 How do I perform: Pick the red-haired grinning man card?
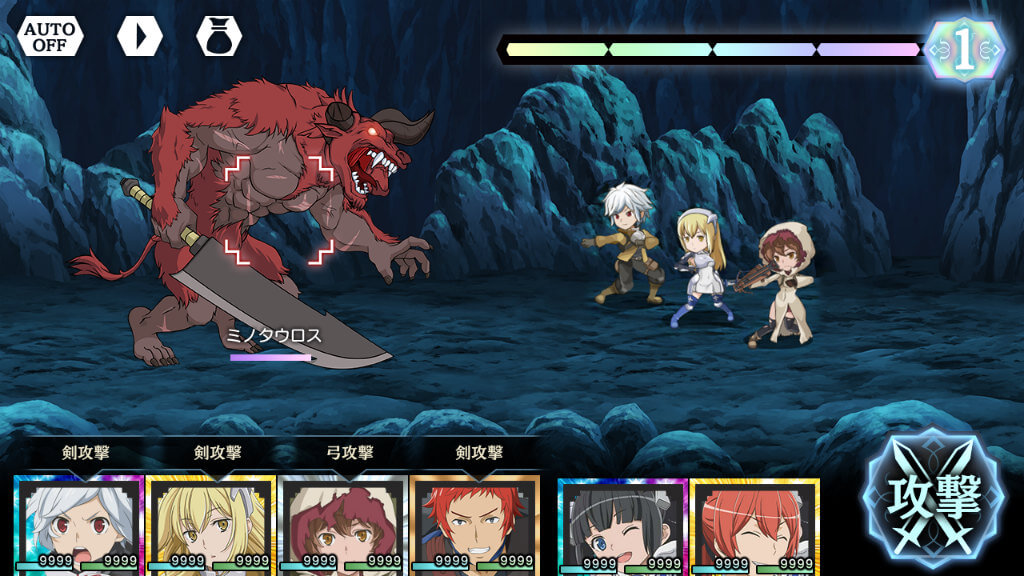click(x=474, y=525)
